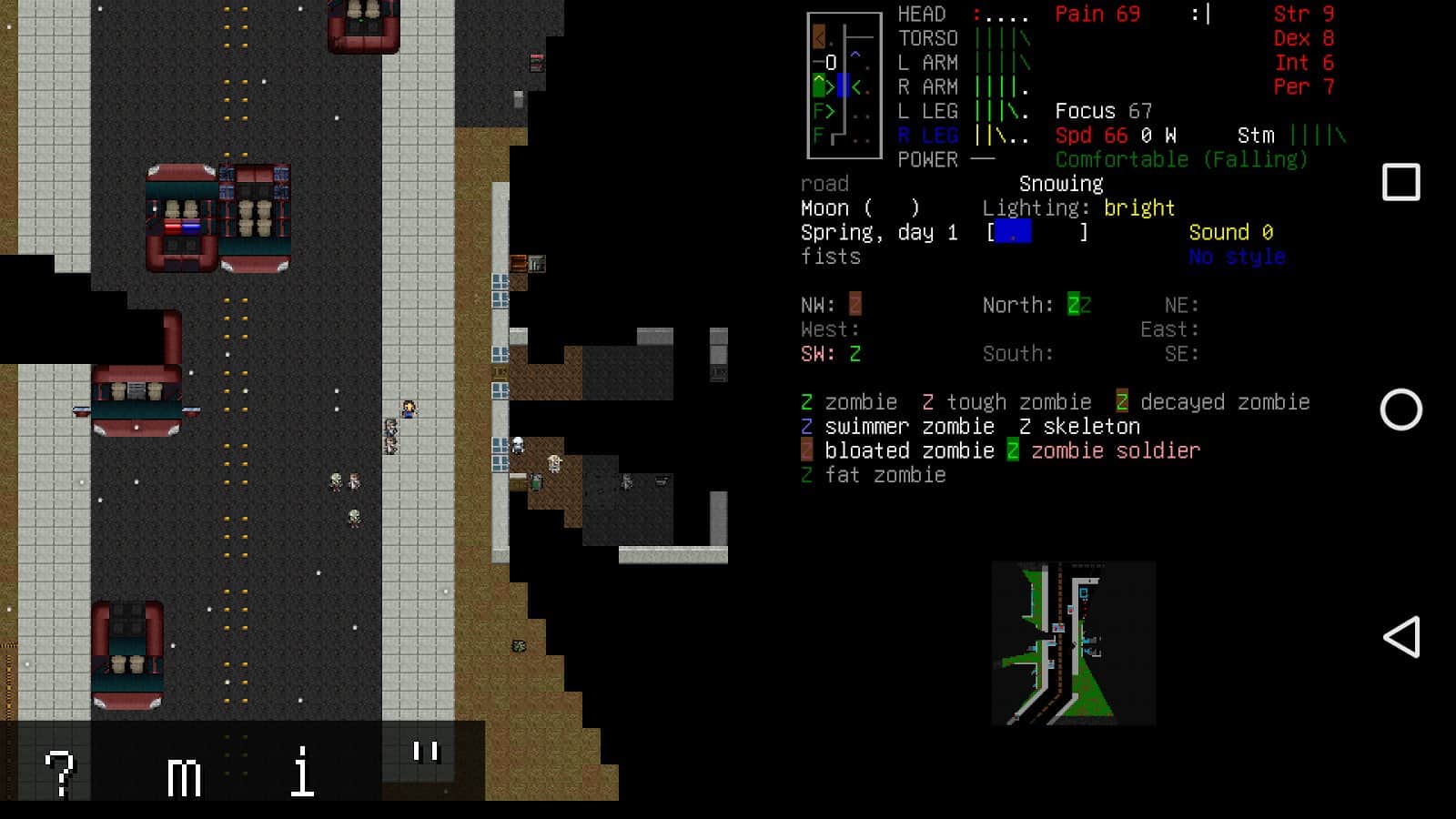Click the yellow tough zombie Z icon
Screen dimensions: 1456x819
point(927,401)
